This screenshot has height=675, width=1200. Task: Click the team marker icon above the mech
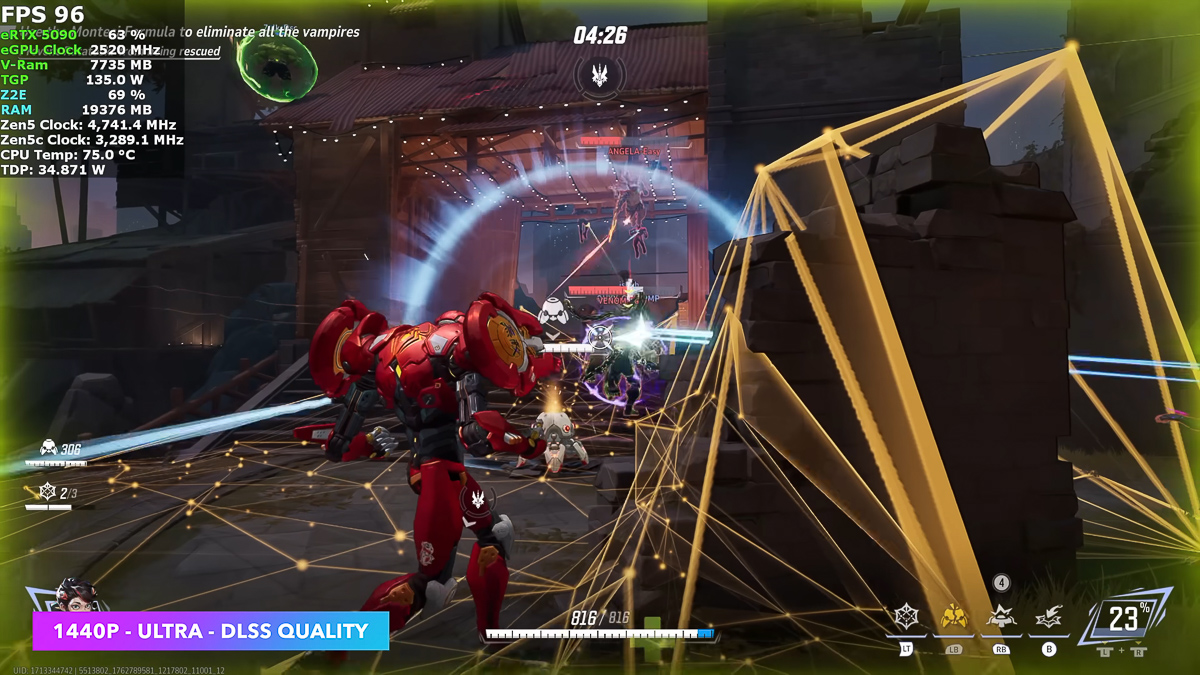click(478, 498)
